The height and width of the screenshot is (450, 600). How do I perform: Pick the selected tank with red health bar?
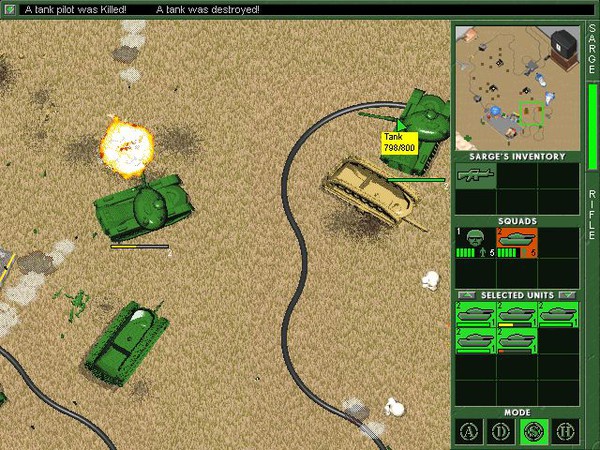[x=517, y=341]
